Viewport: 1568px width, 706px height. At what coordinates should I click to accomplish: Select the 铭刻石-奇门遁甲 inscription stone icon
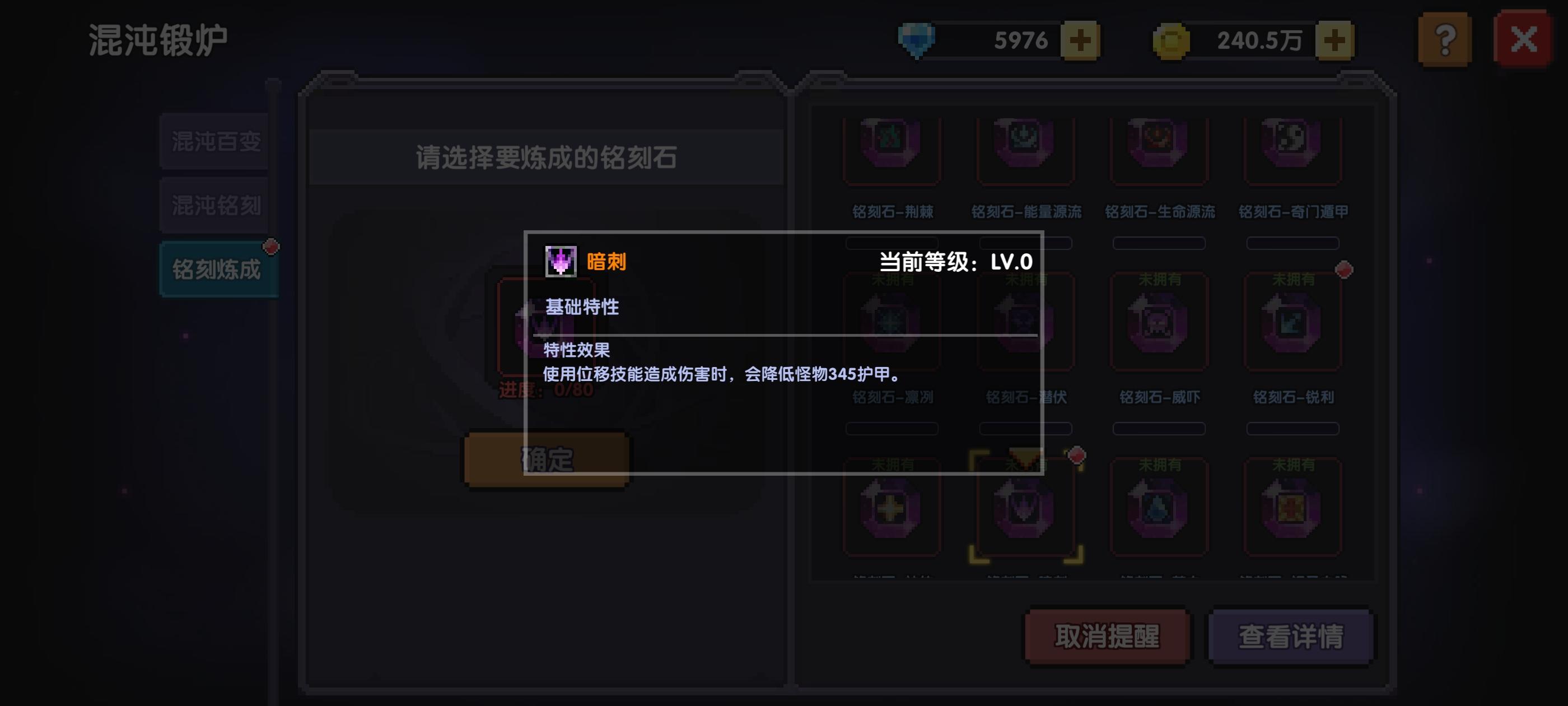(x=1293, y=148)
